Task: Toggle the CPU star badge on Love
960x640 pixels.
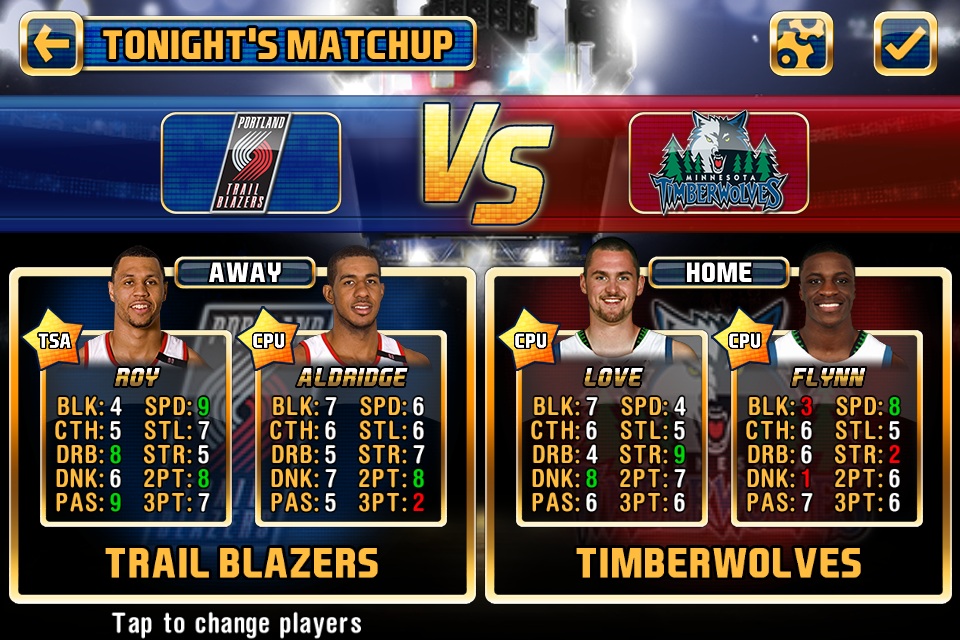Action: point(531,340)
